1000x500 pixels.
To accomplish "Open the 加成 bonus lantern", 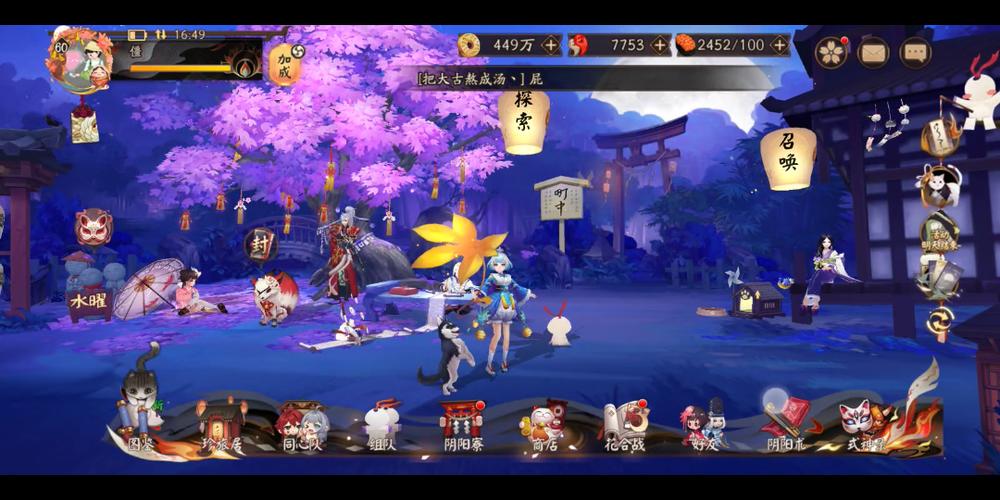I will point(285,63).
